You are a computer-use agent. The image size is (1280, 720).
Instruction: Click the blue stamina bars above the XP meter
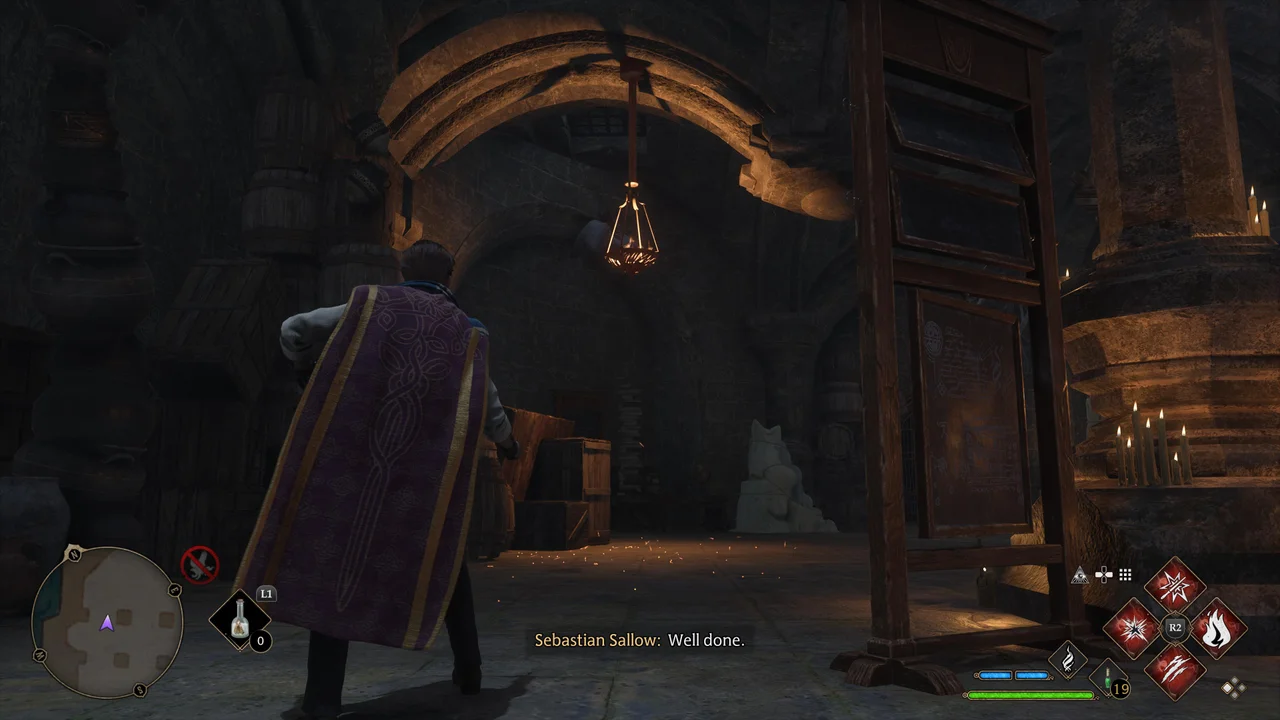(x=1015, y=675)
